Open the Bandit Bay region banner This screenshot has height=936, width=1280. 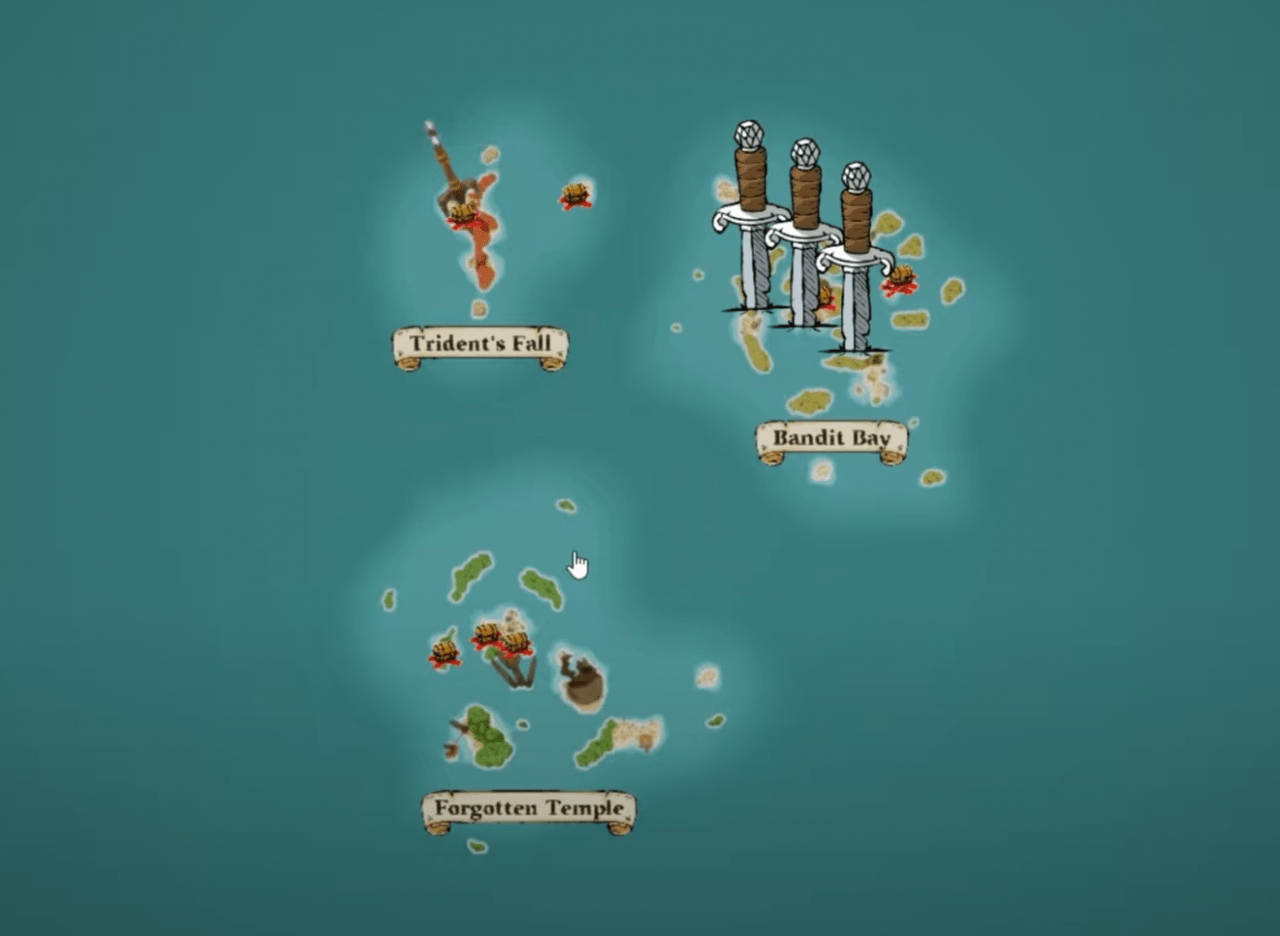point(832,438)
